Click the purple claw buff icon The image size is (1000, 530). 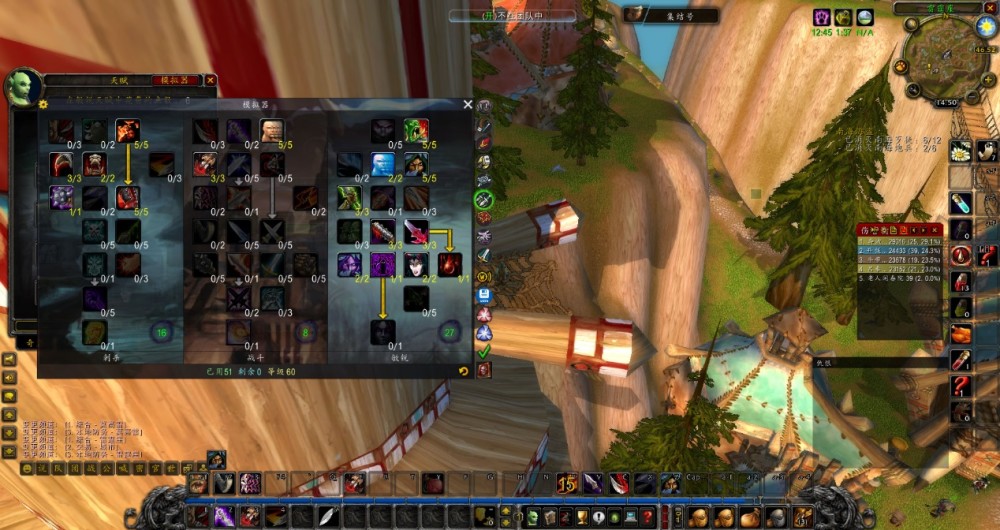[821, 17]
